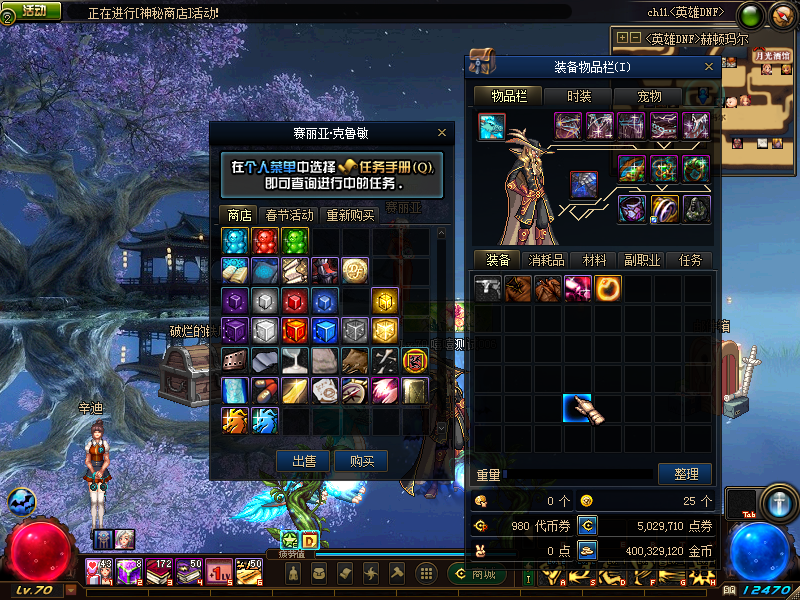Select the flaming ring in the inventory

(x=608, y=289)
